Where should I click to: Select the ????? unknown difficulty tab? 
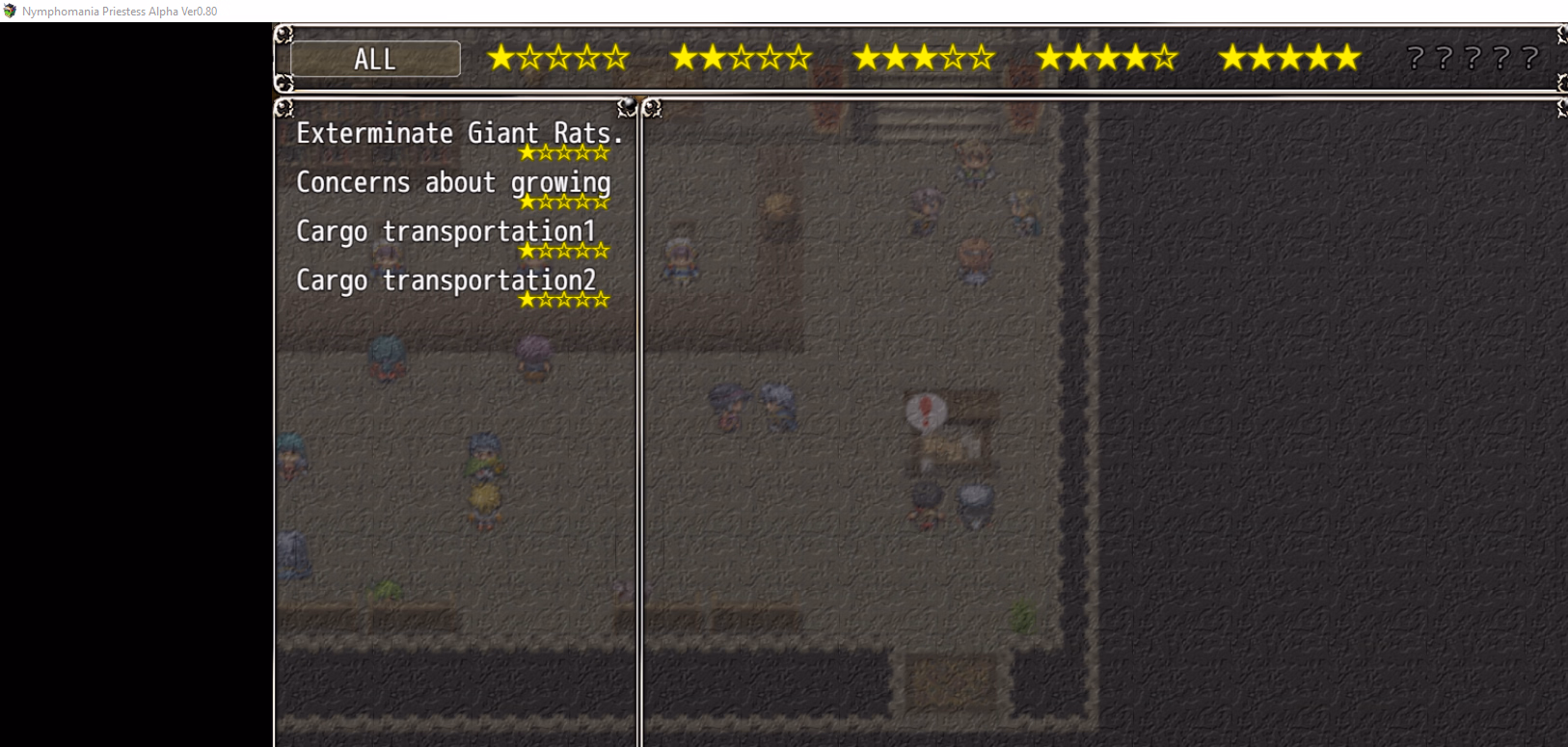click(x=1472, y=59)
